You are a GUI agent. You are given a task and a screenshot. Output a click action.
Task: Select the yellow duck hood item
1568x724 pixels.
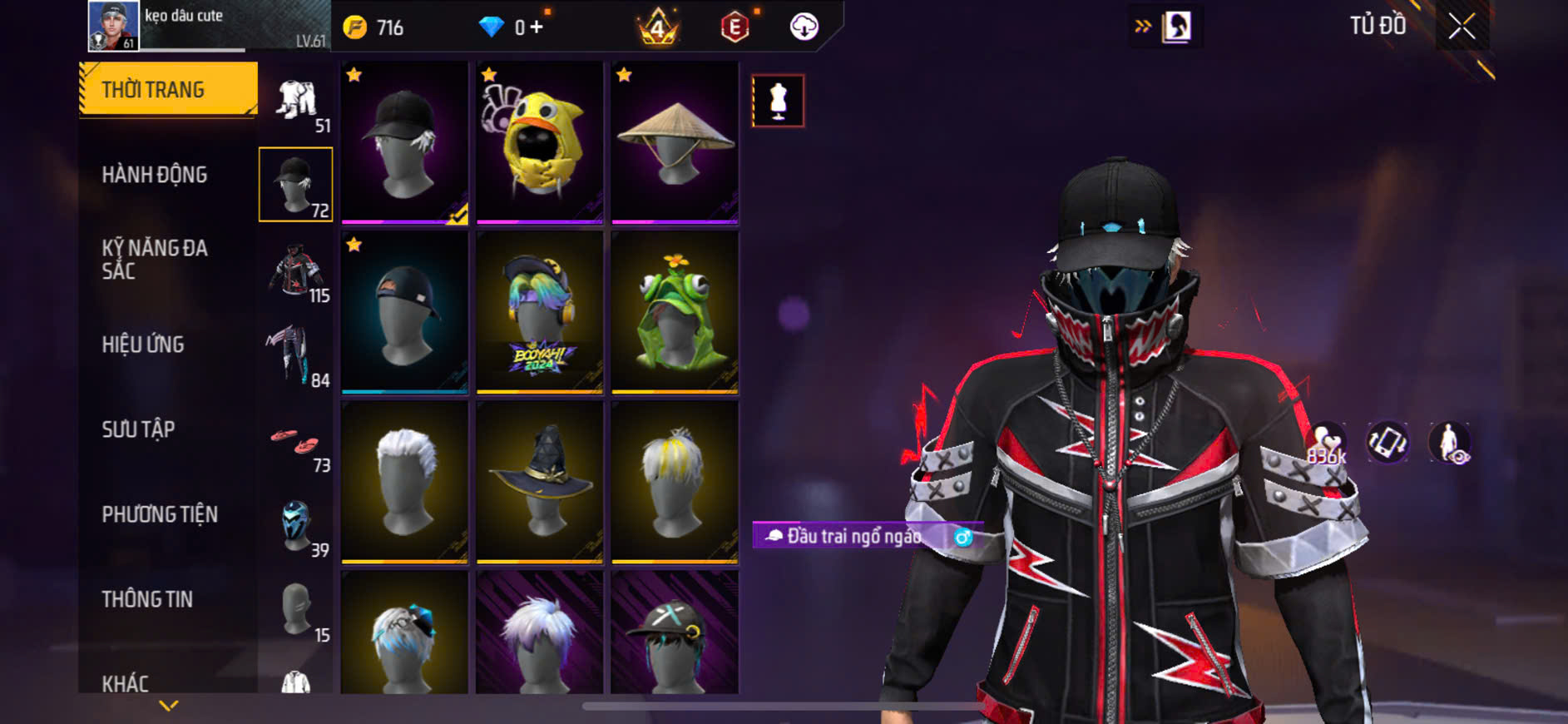point(540,142)
